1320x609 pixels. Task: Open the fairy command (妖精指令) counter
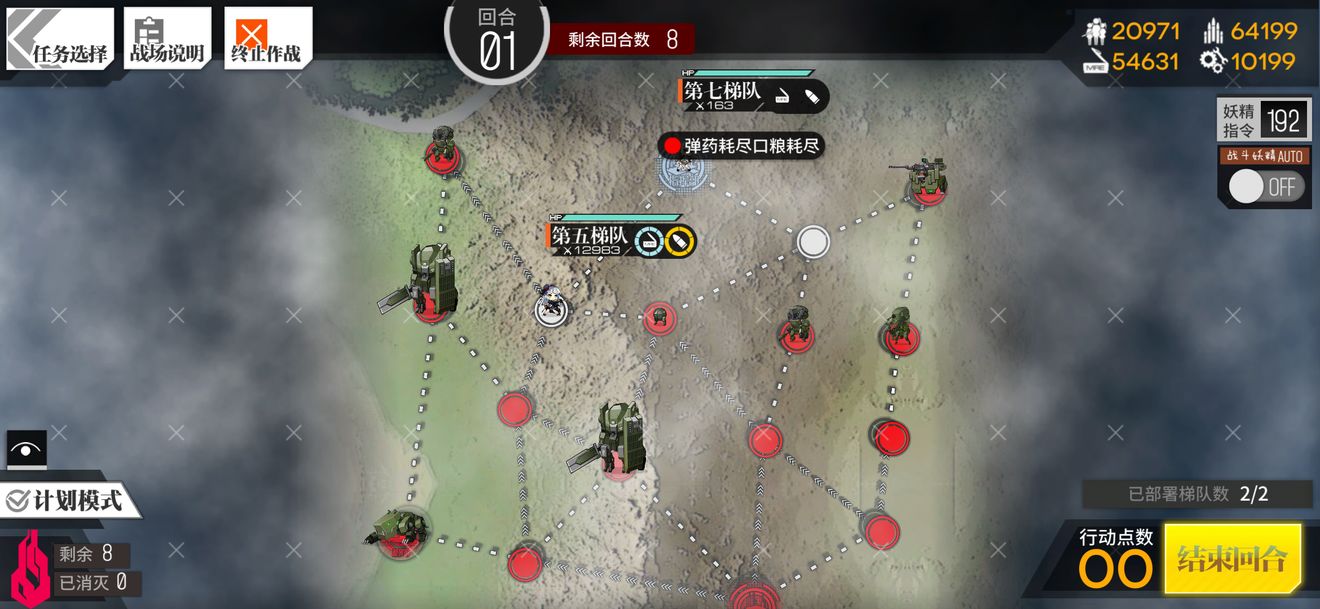[x=1262, y=121]
